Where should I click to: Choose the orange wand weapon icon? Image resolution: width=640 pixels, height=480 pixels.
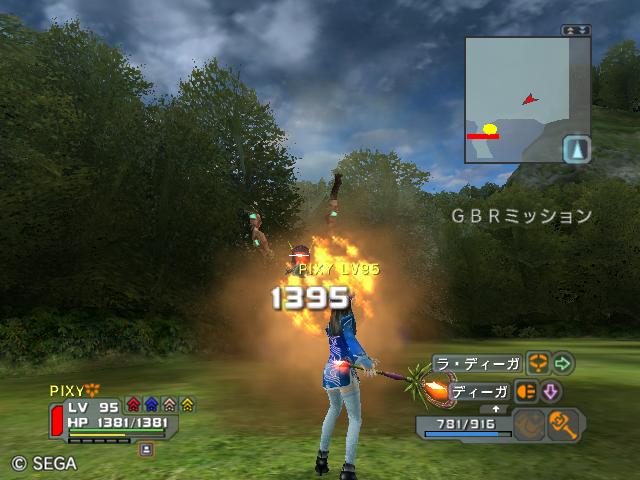point(565,424)
